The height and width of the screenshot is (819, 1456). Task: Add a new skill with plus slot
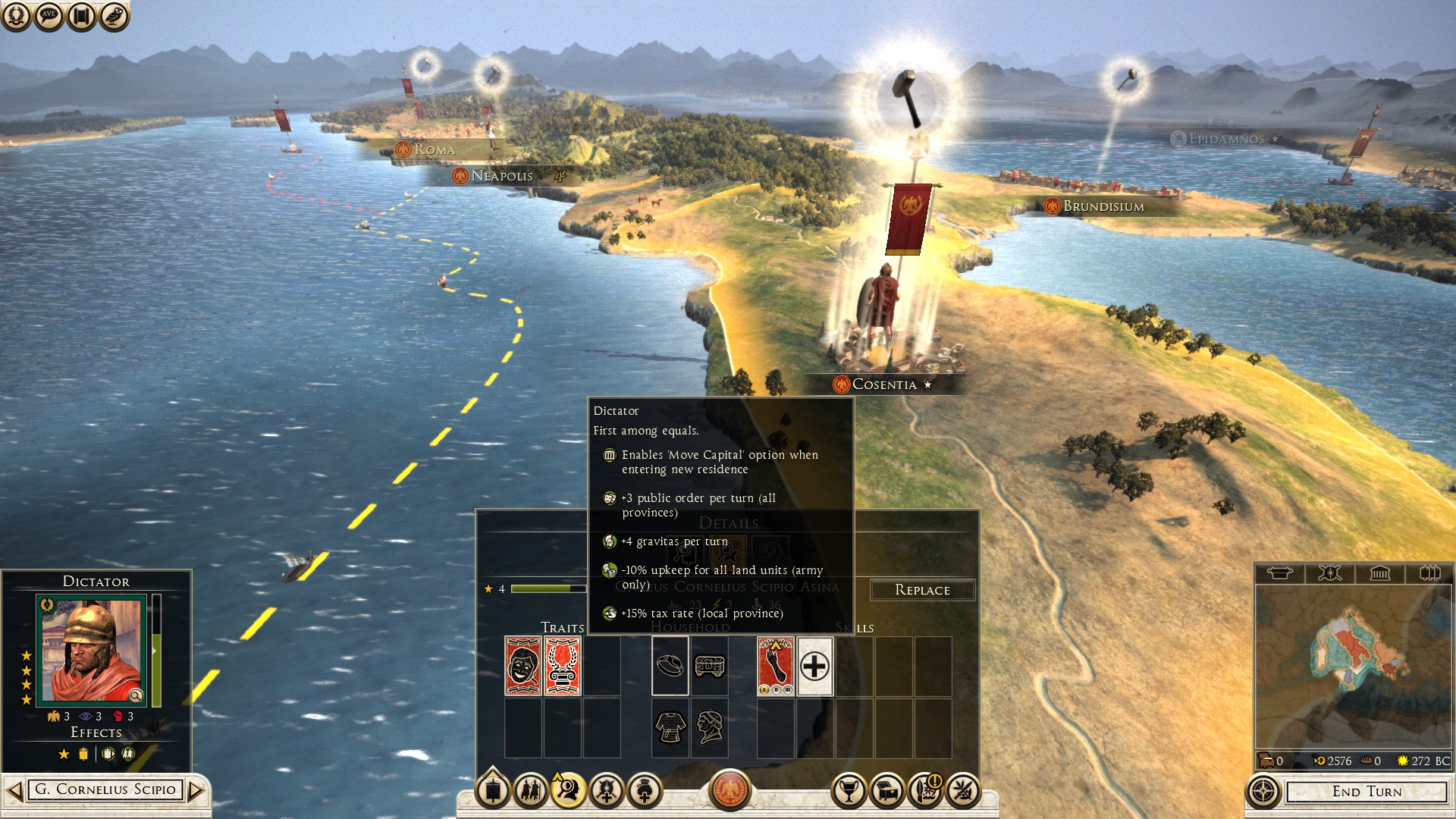[815, 667]
